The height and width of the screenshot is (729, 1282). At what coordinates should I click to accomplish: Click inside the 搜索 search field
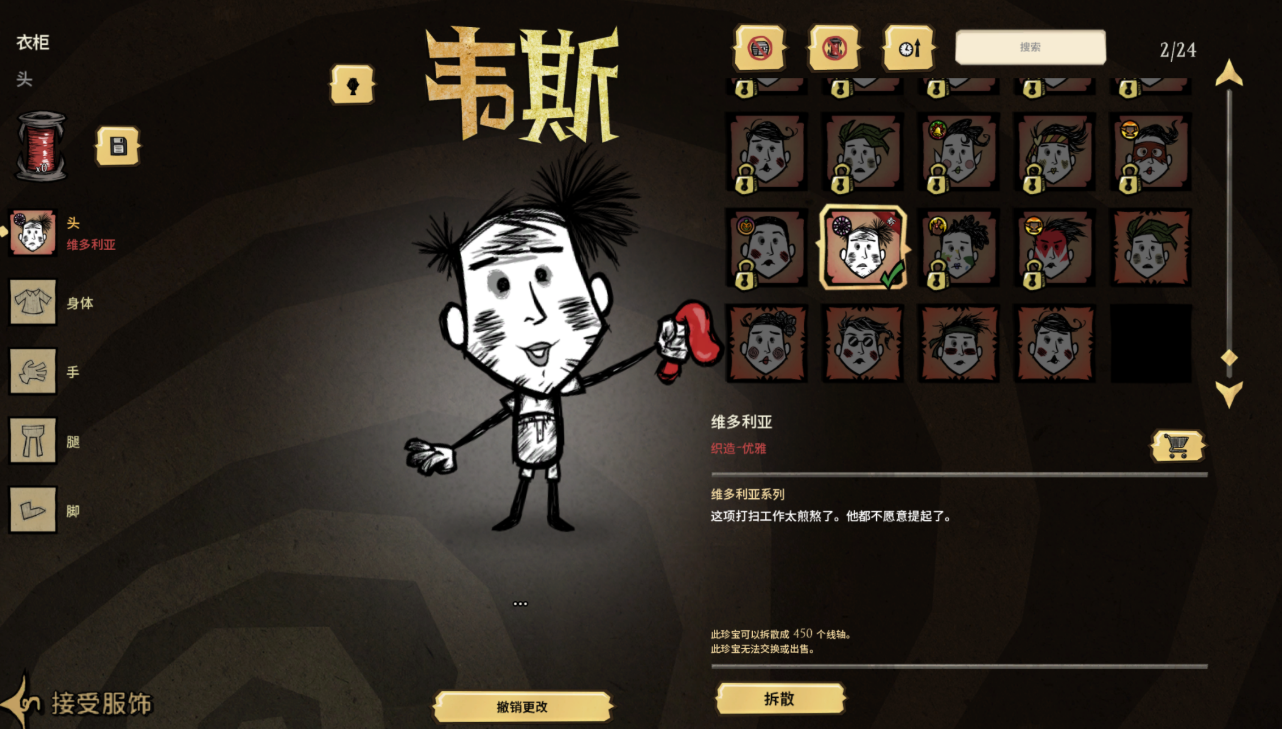point(1030,47)
